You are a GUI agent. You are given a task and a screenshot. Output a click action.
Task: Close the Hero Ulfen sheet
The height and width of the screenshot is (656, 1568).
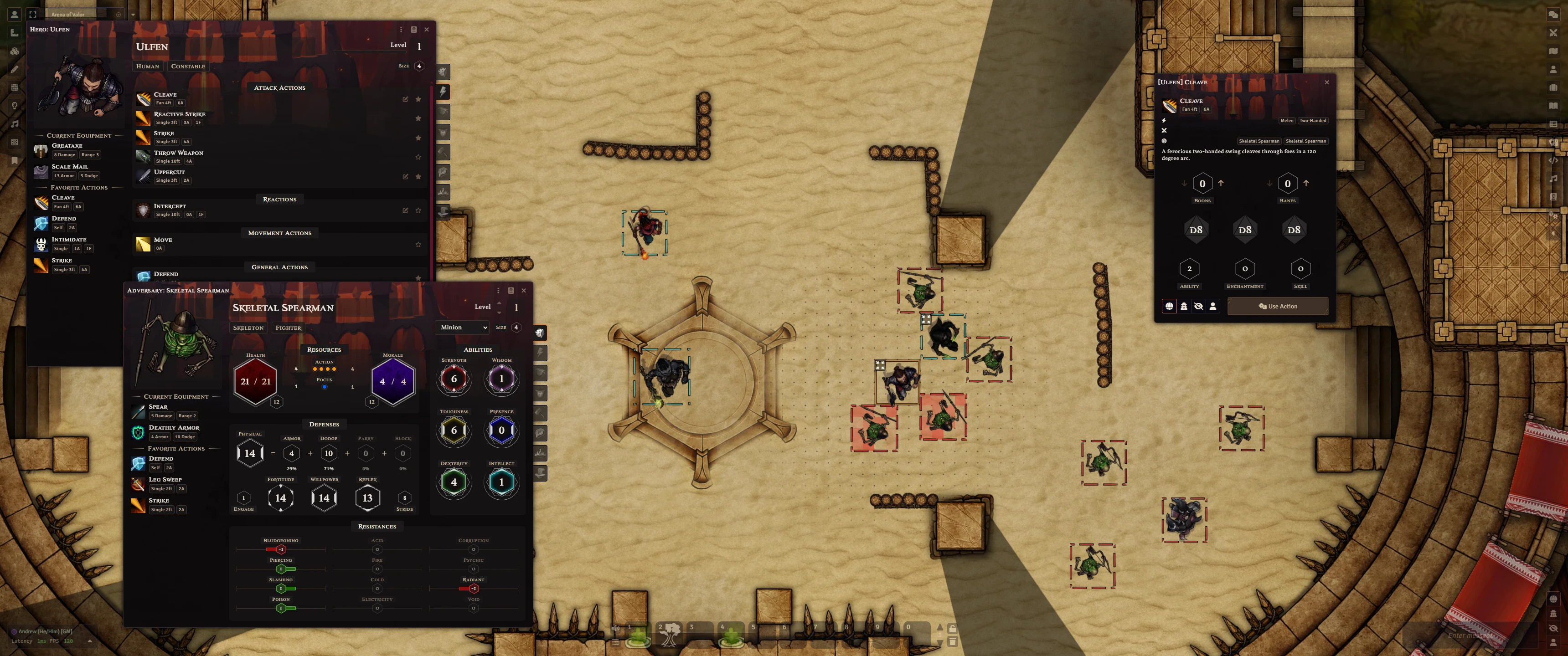point(427,29)
